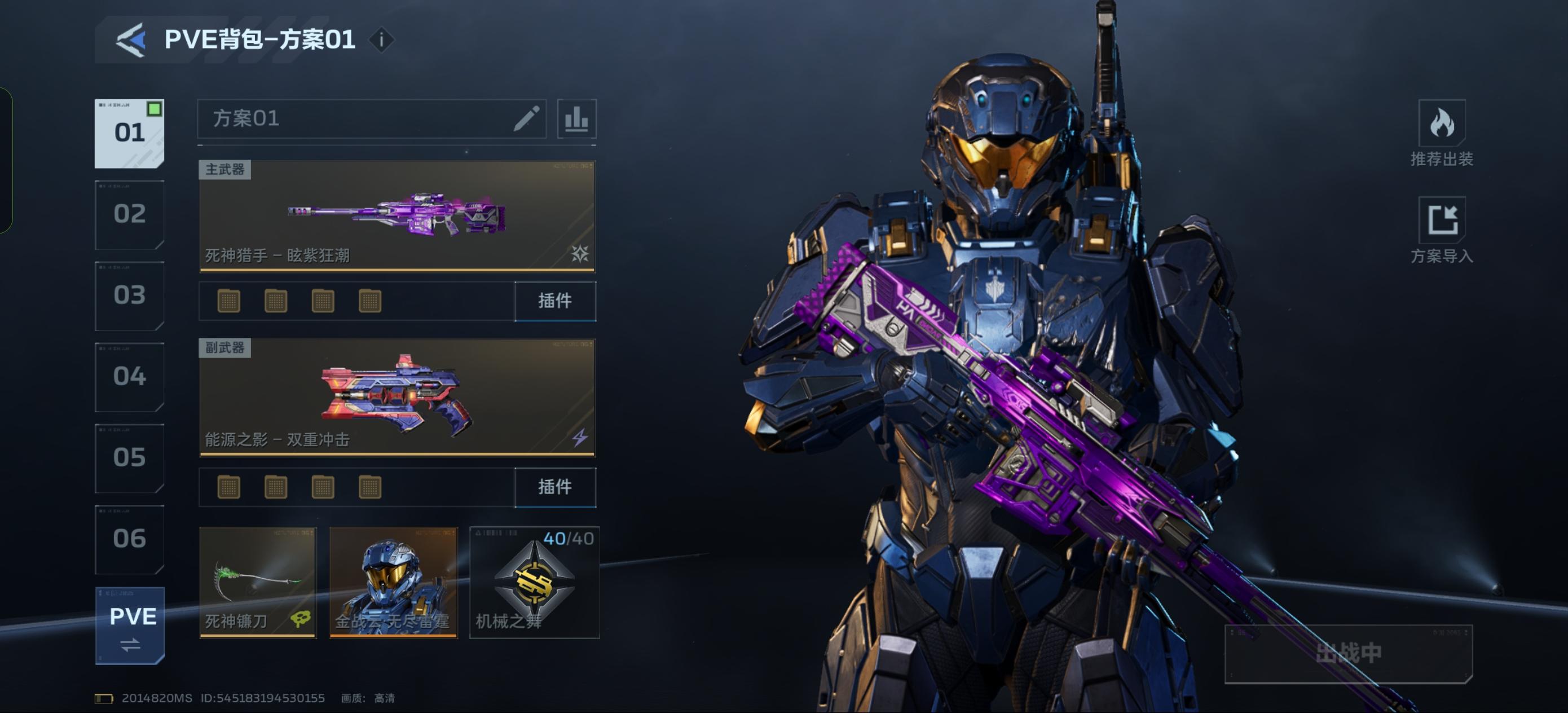Go back using the arrow button
Screen dimensions: 1568x713
click(x=131, y=40)
